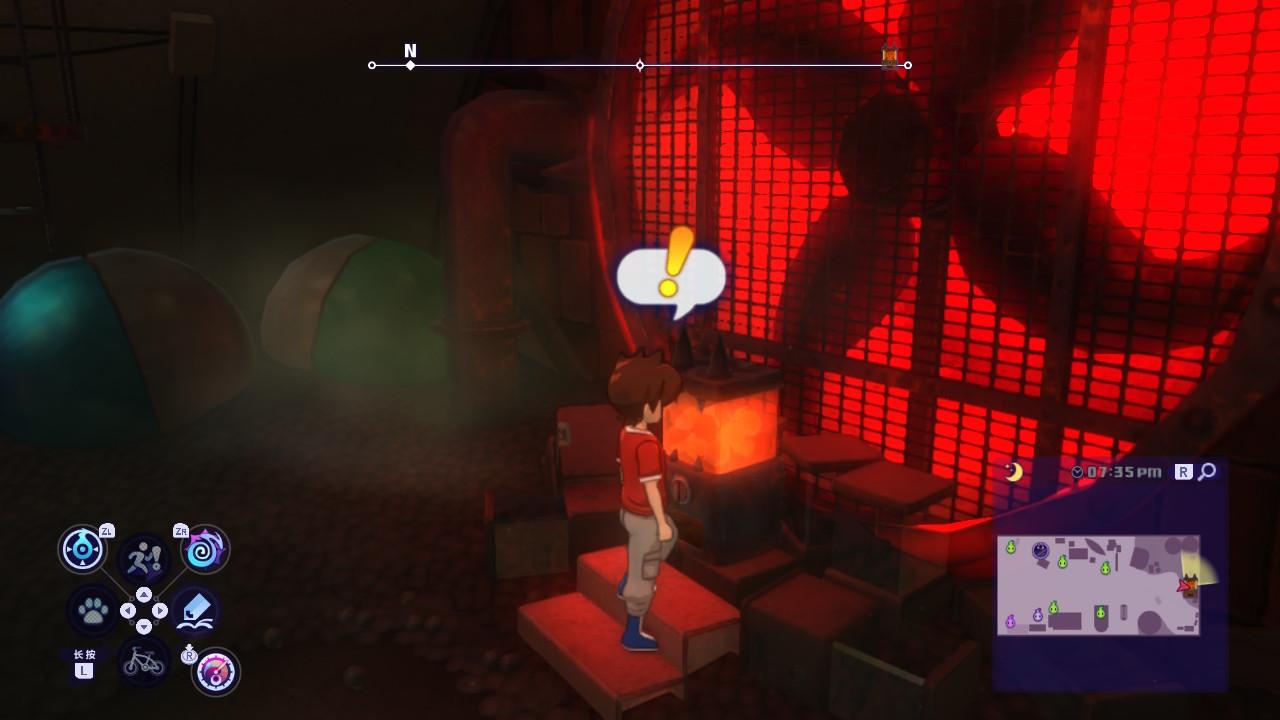
Task: Select the running figure dash icon
Action: 144,558
